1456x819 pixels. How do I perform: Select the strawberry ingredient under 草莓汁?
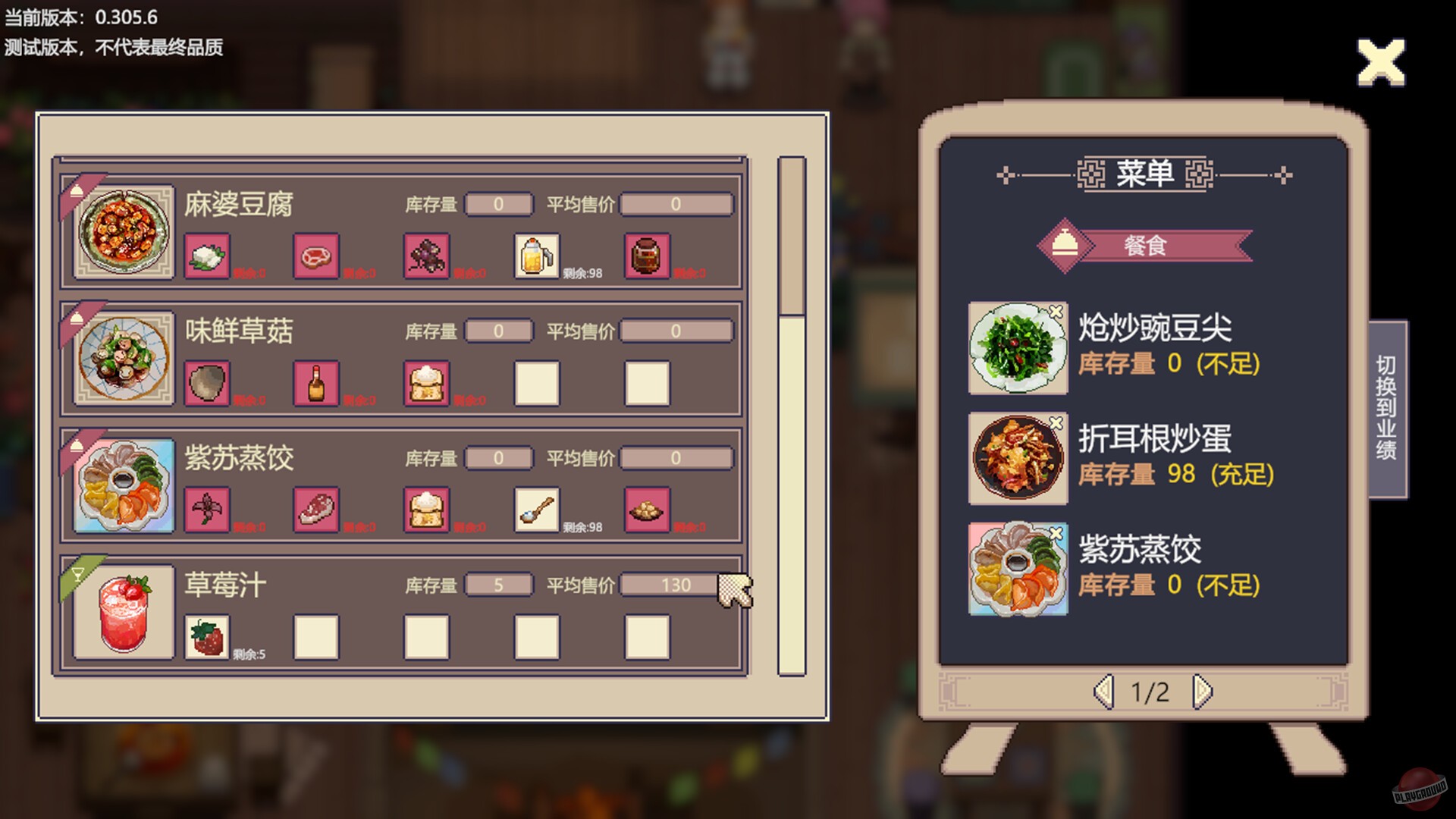coord(208,637)
